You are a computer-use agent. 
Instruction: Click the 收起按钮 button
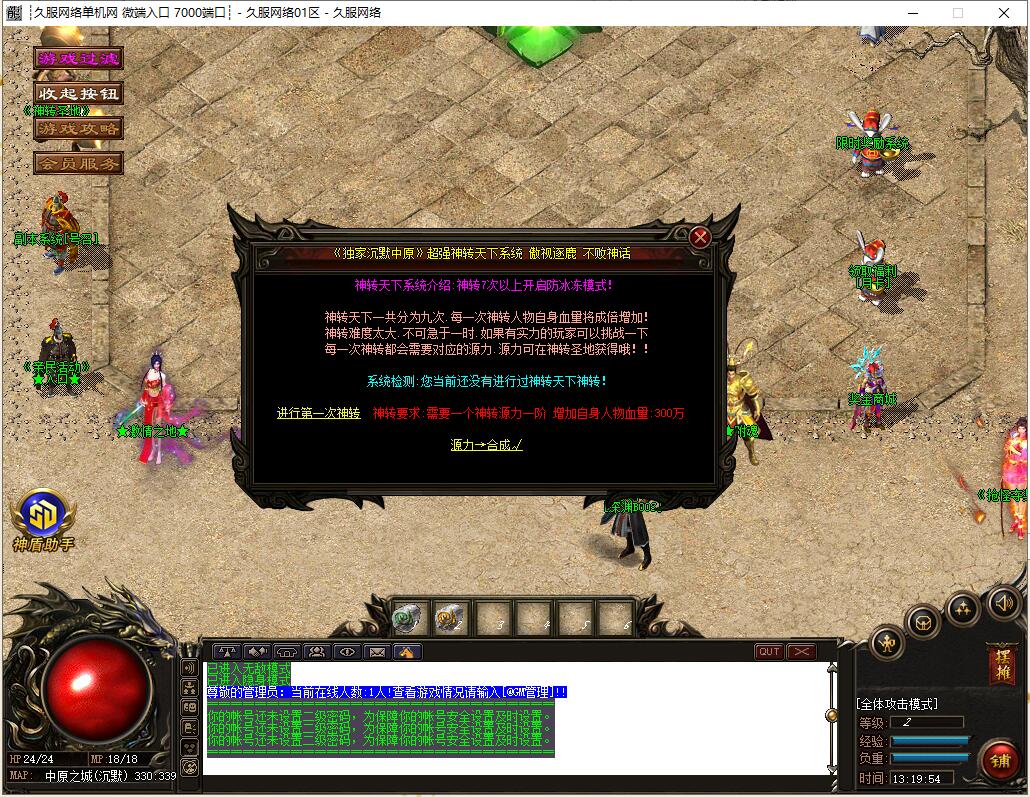coord(78,93)
